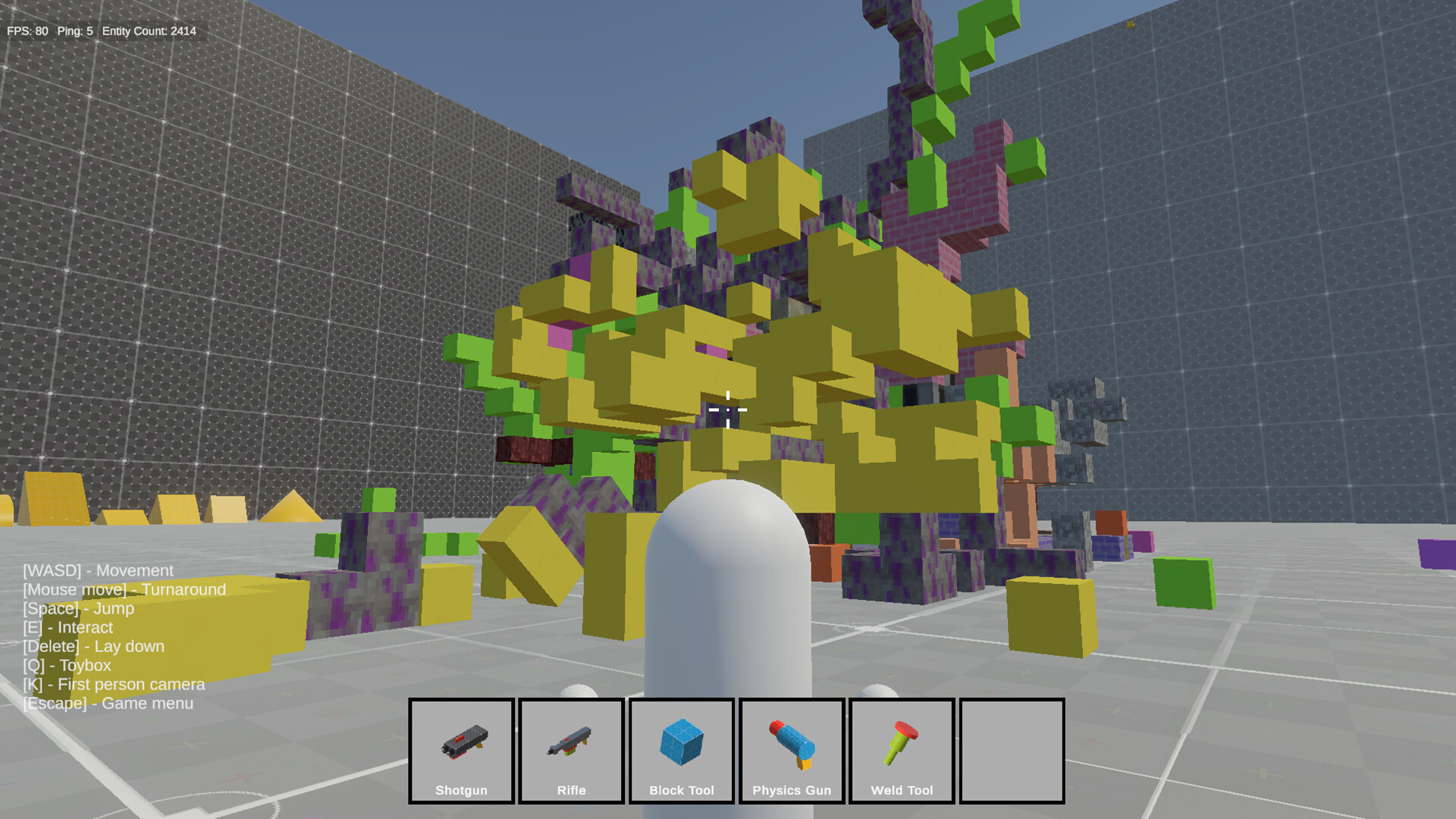
Task: Select the Shotgun from the hotbar
Action: click(x=461, y=751)
